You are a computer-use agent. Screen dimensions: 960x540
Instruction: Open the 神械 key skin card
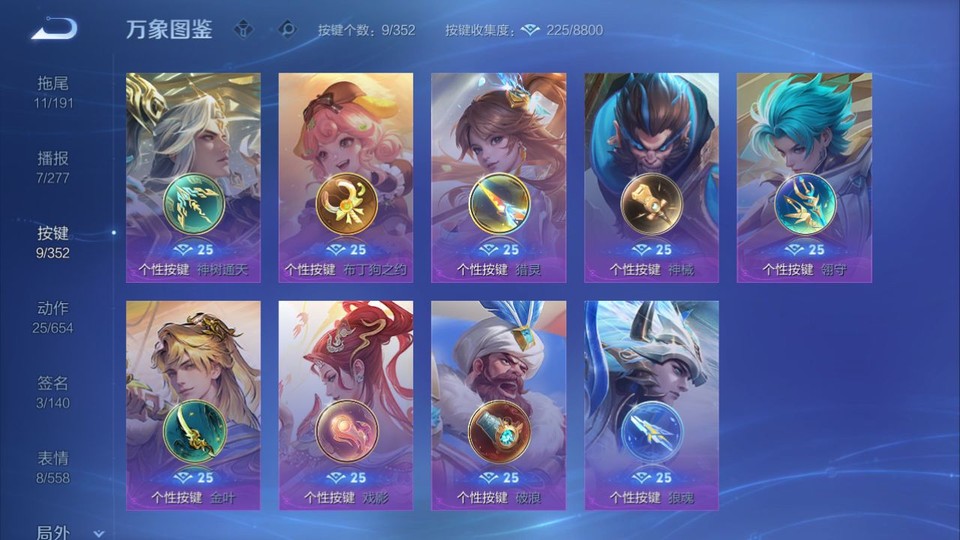coord(652,177)
